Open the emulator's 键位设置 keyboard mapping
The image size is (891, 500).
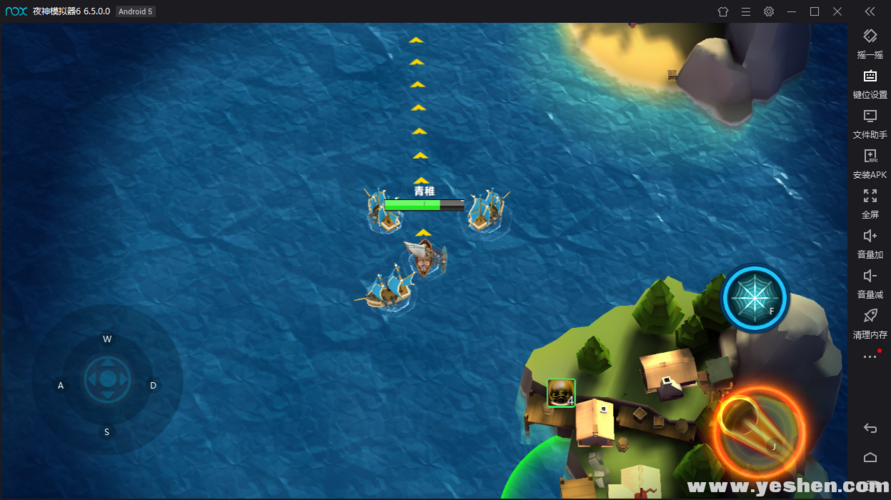coord(869,84)
